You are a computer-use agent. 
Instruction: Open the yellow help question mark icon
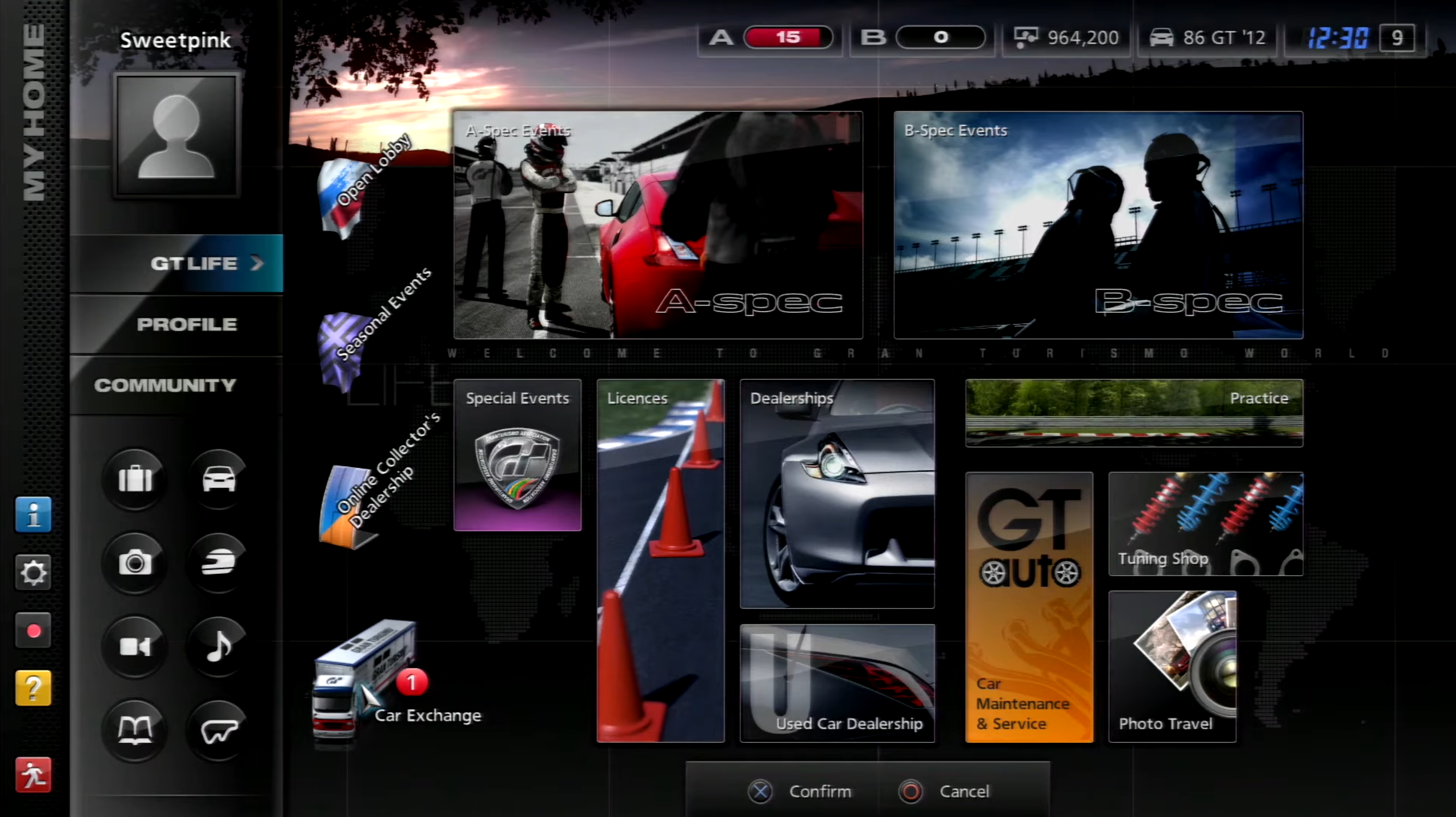point(33,688)
